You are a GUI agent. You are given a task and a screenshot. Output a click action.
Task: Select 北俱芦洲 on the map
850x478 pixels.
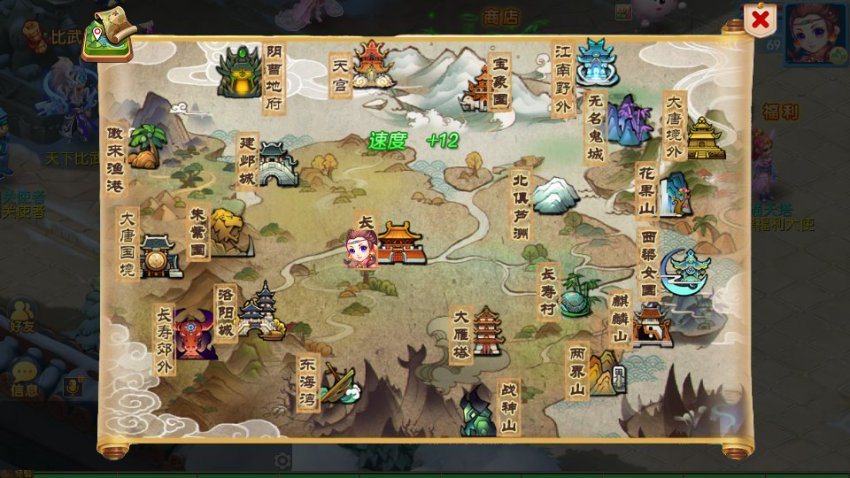[x=554, y=194]
